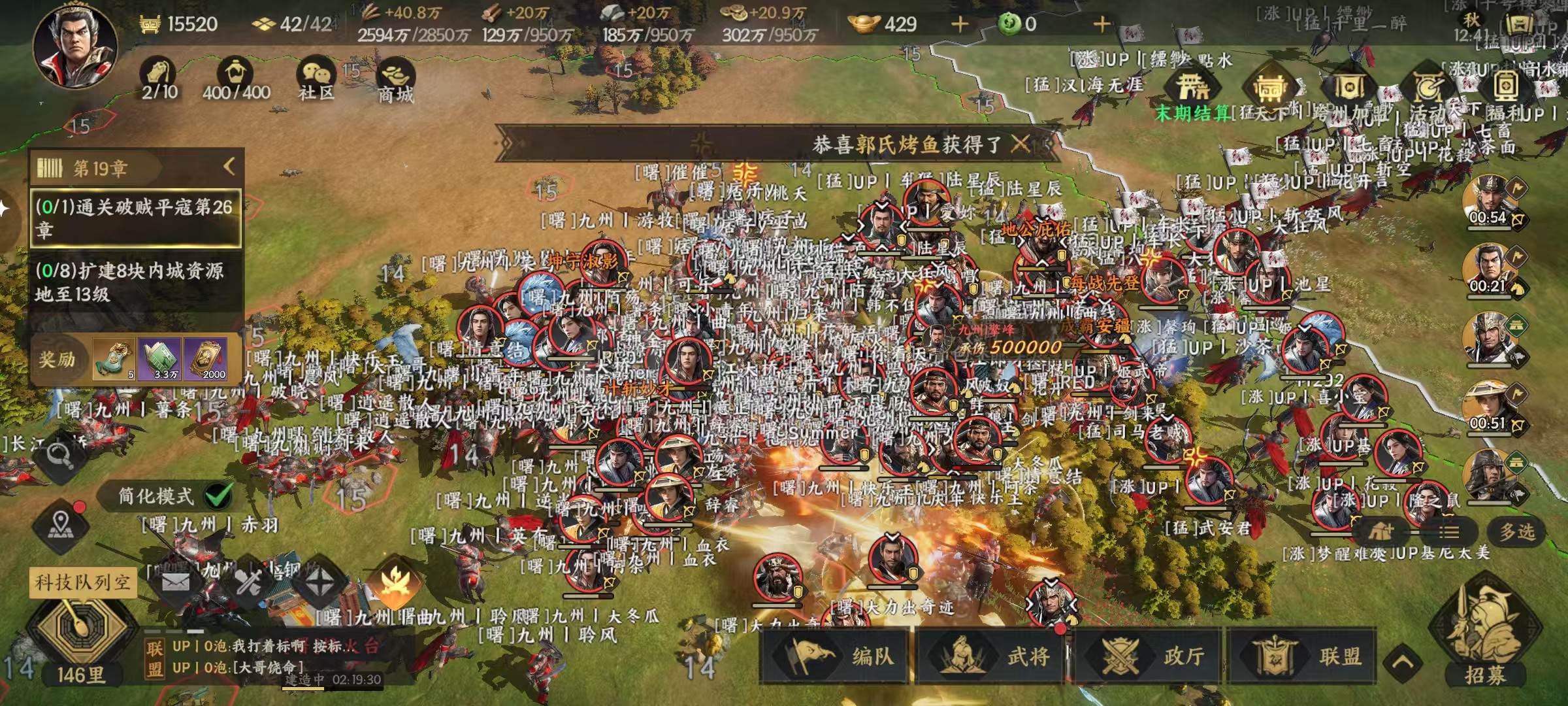1568x706 pixels.
Task: Collapse the 第19章 chapter quest panel
Action: [x=229, y=167]
